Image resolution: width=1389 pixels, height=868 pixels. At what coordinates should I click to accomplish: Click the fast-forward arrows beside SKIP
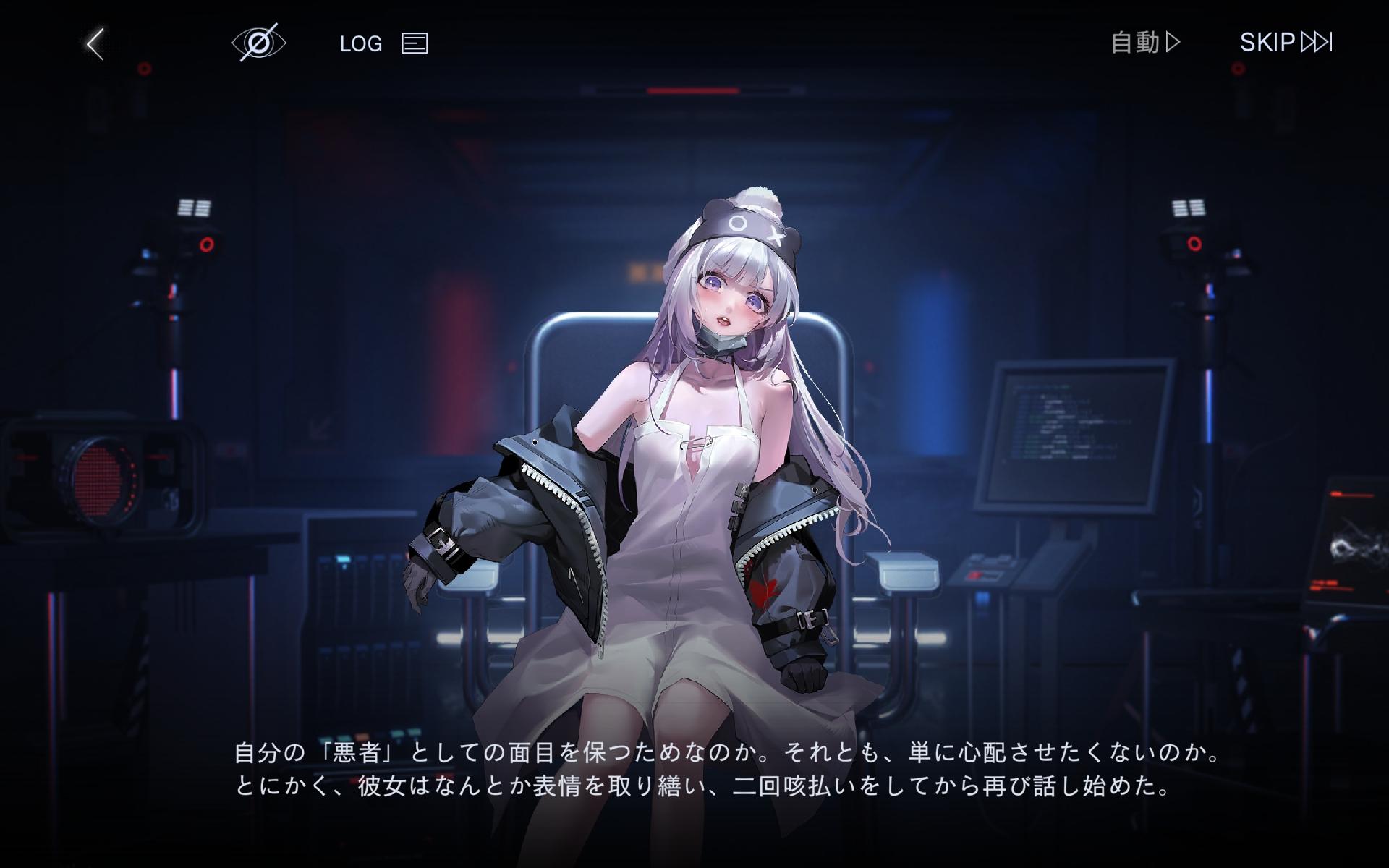click(x=1313, y=42)
